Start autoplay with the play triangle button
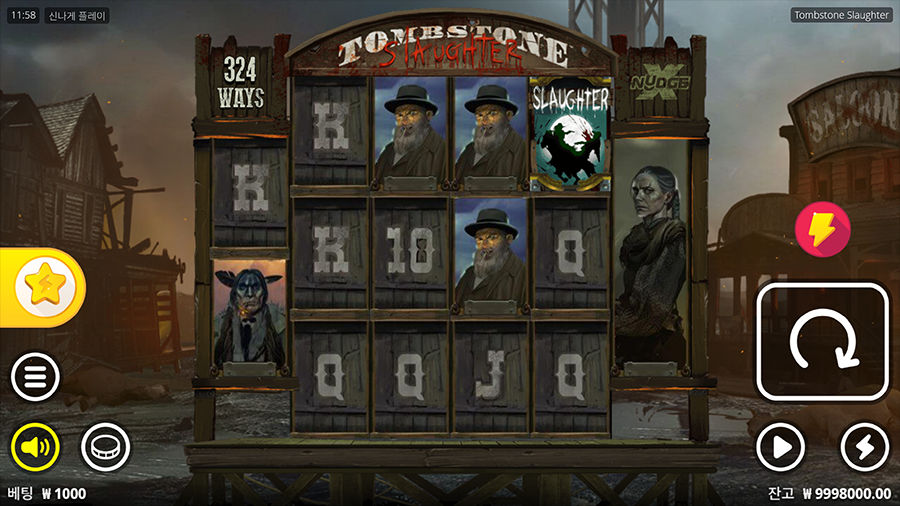The height and width of the screenshot is (506, 900). click(780, 446)
